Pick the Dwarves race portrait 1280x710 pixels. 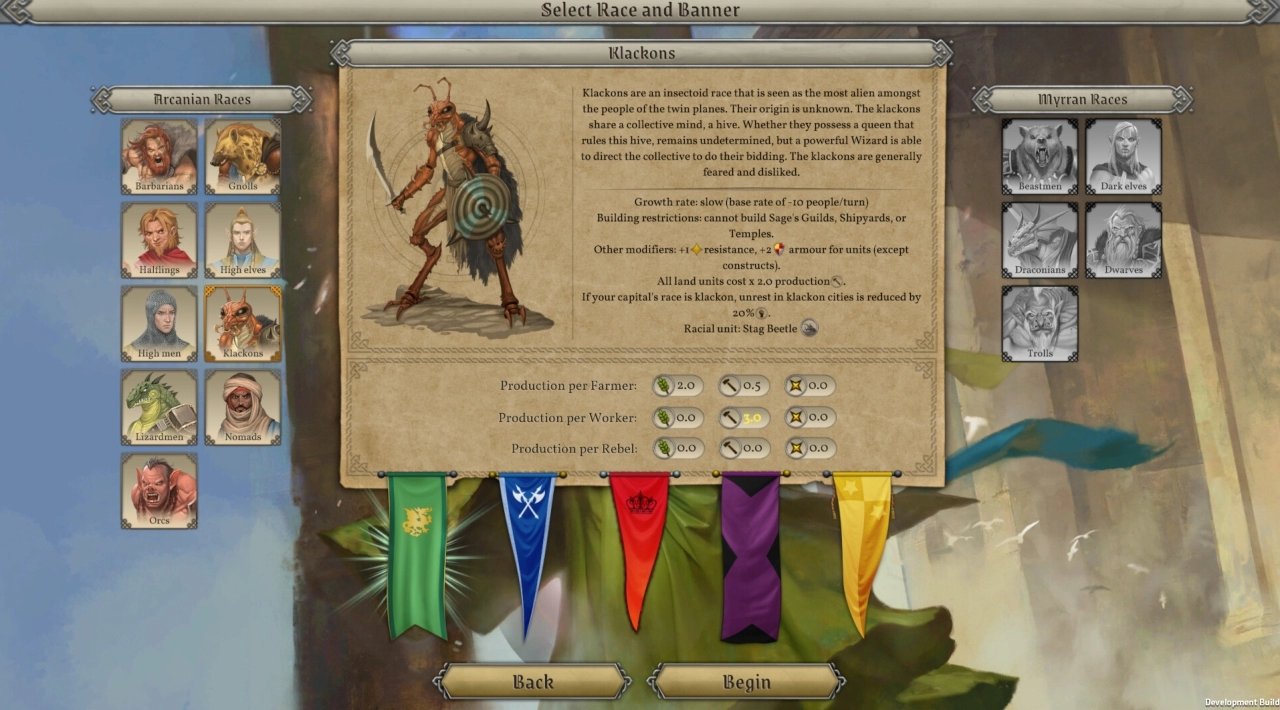pyautogui.click(x=1124, y=240)
